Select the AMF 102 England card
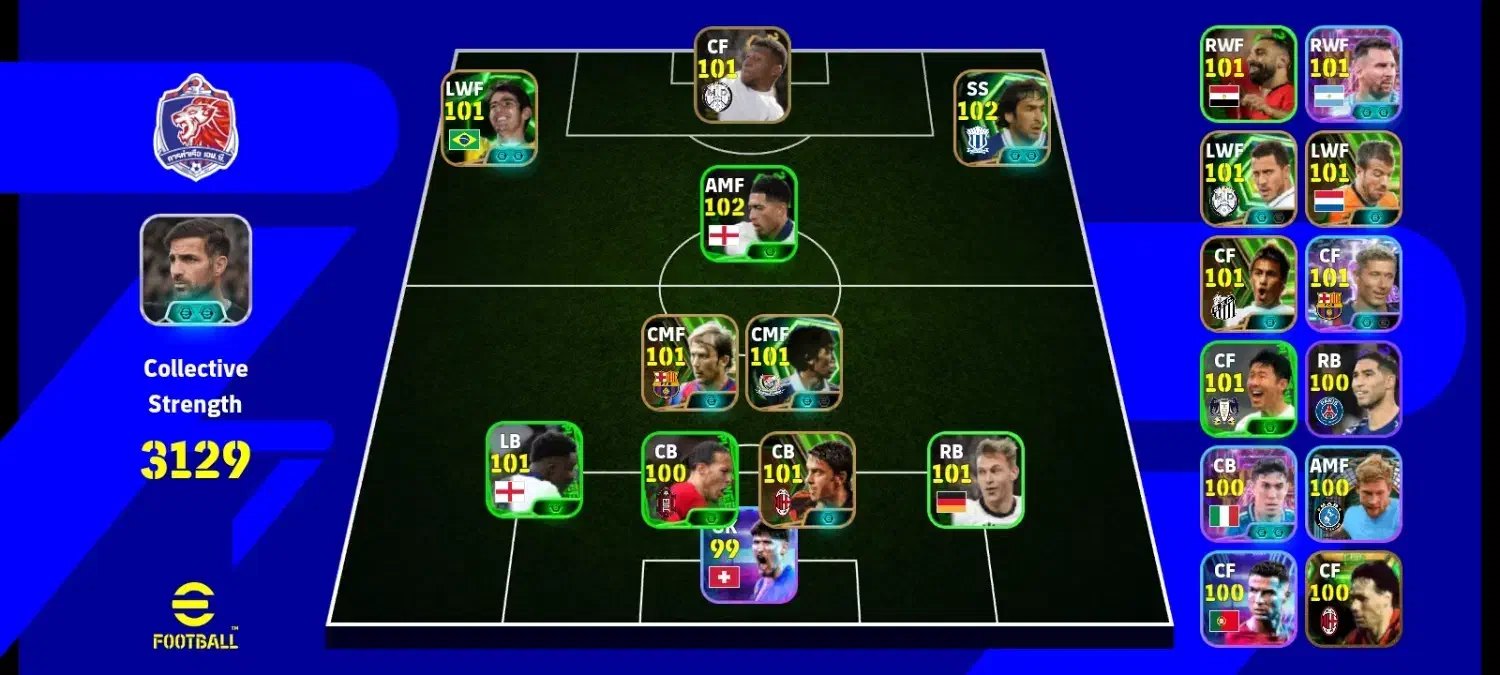 [749, 214]
